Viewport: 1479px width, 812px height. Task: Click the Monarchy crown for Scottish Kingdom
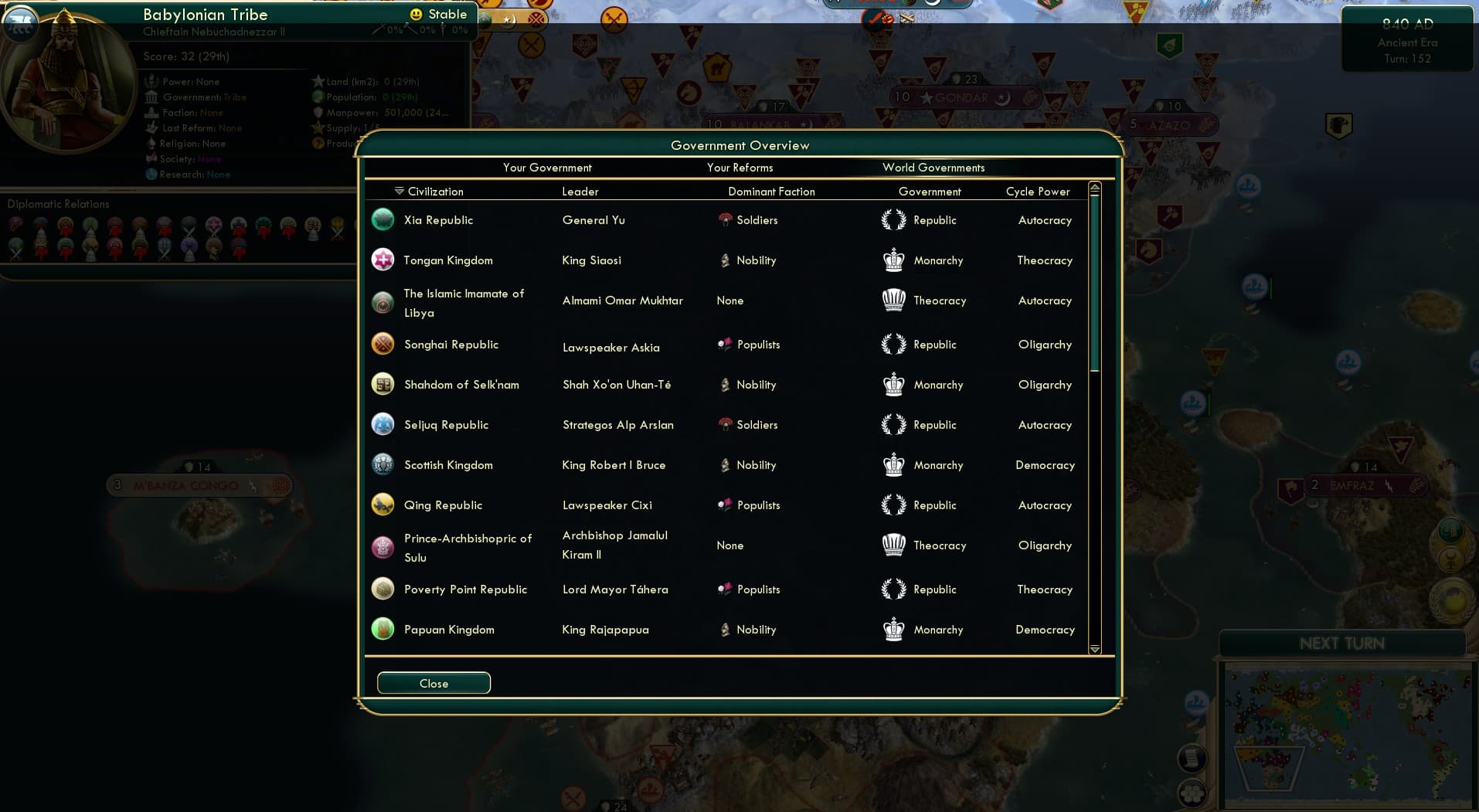[894, 464]
